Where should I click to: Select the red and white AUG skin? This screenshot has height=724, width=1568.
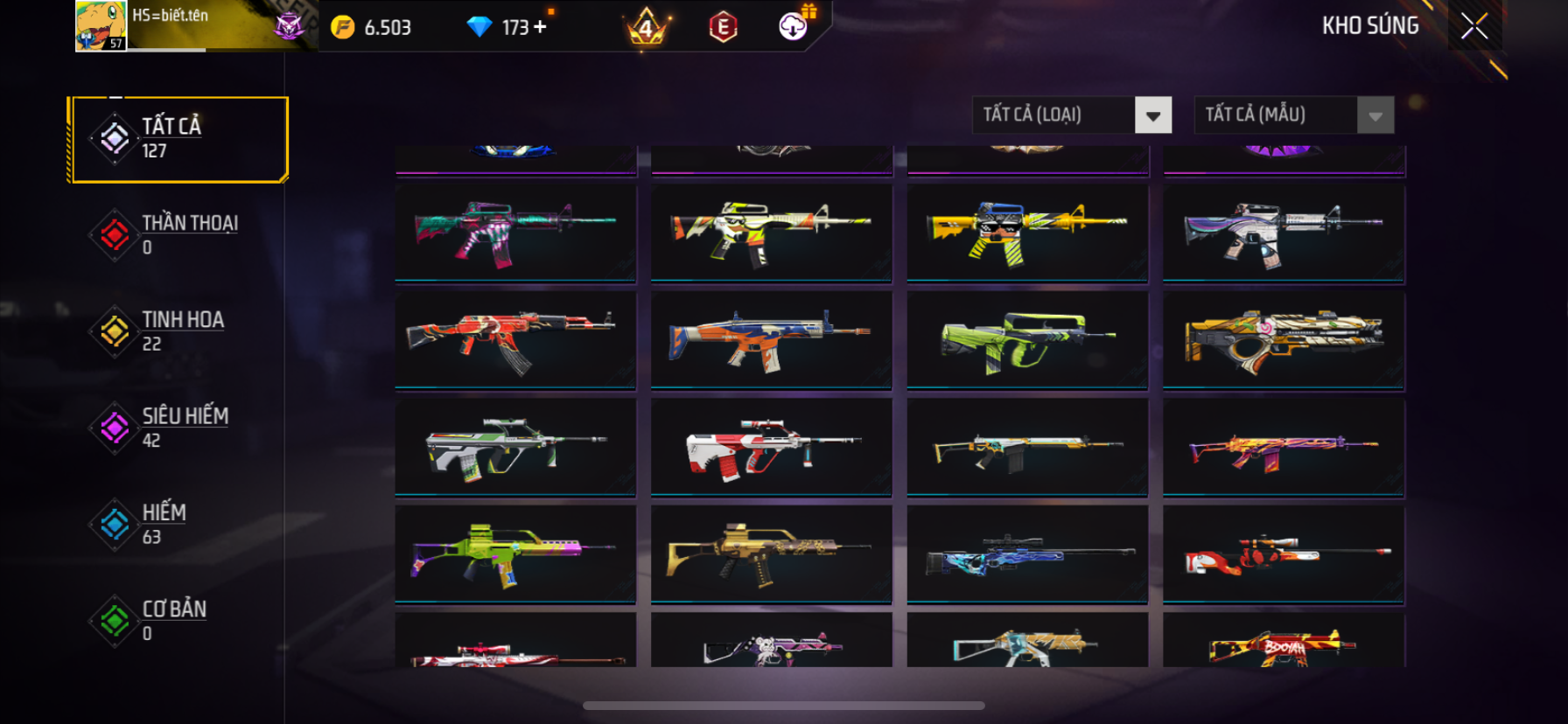(x=771, y=447)
